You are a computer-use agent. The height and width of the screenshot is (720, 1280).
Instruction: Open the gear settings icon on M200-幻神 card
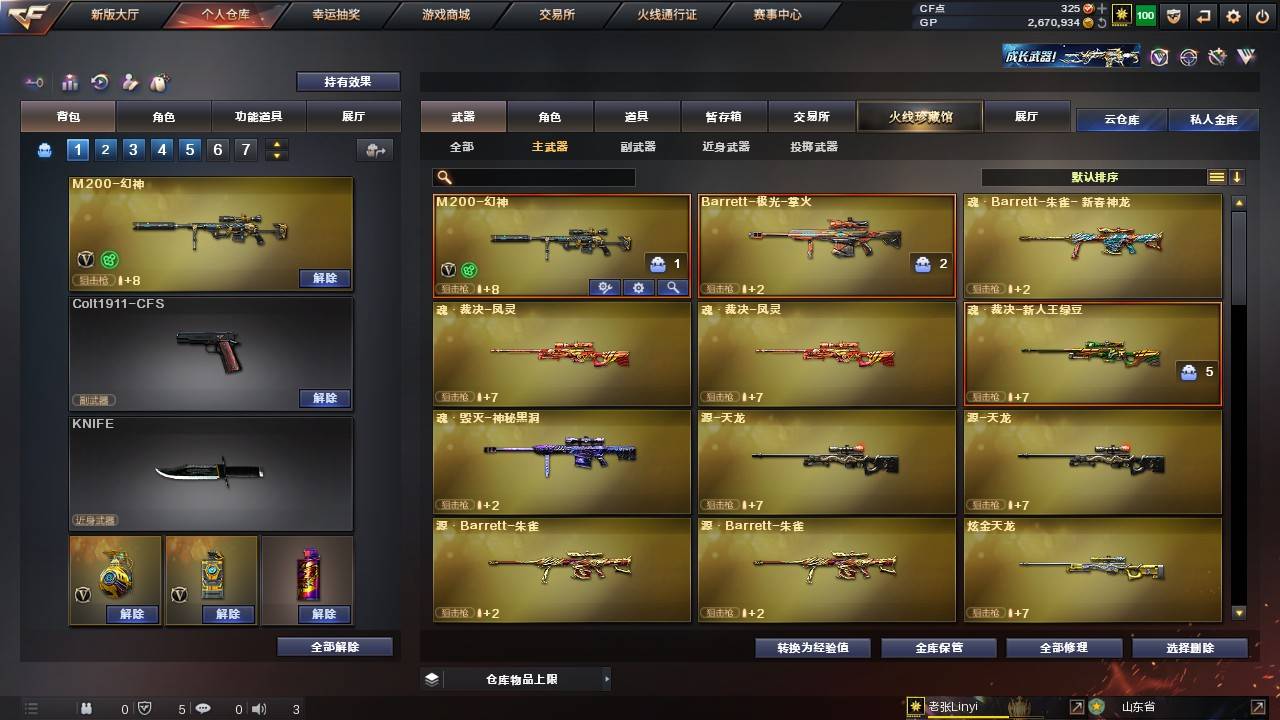pyautogui.click(x=638, y=287)
